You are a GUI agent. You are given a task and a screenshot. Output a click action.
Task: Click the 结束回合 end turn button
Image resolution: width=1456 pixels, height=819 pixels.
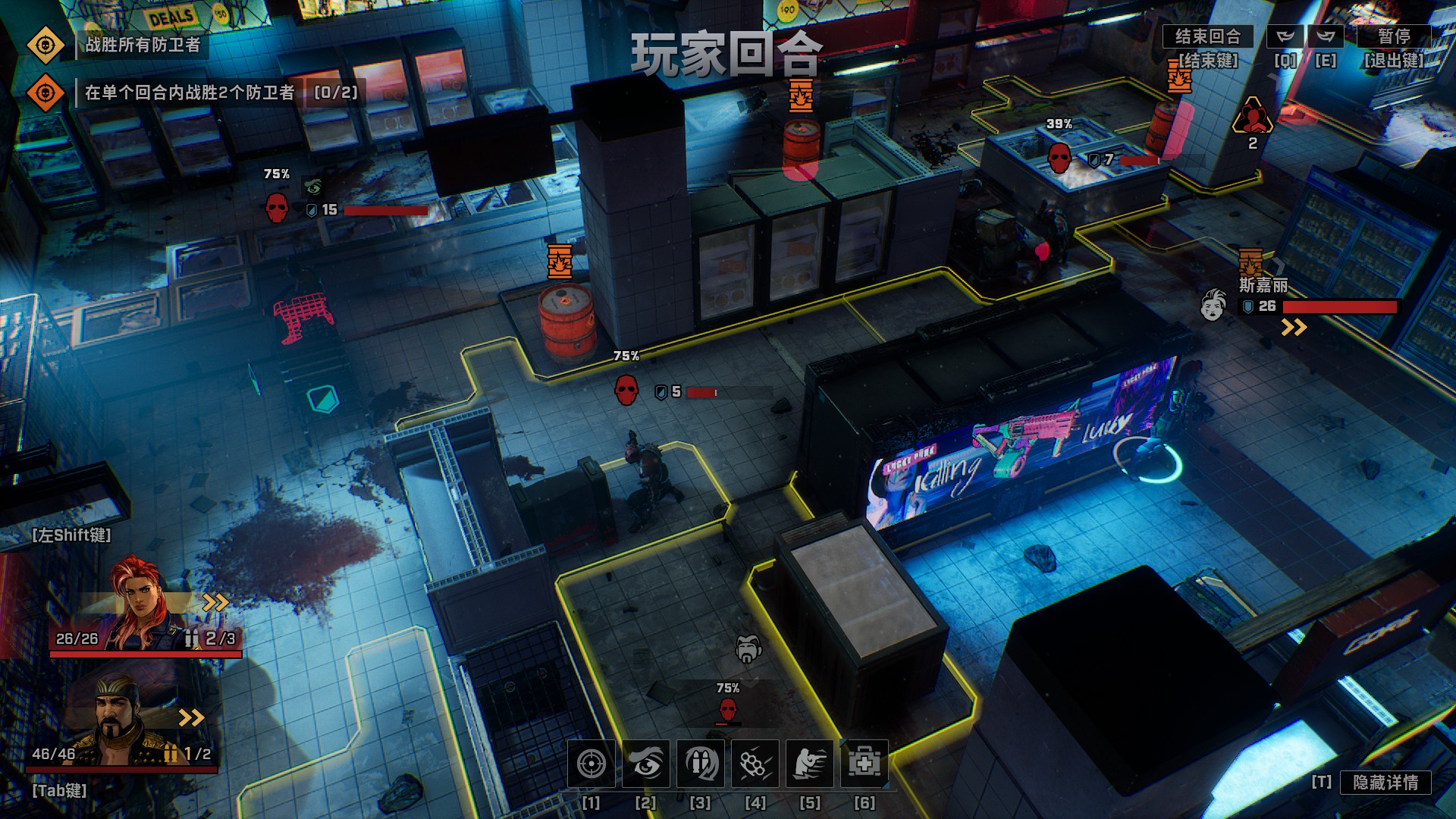(x=1207, y=36)
